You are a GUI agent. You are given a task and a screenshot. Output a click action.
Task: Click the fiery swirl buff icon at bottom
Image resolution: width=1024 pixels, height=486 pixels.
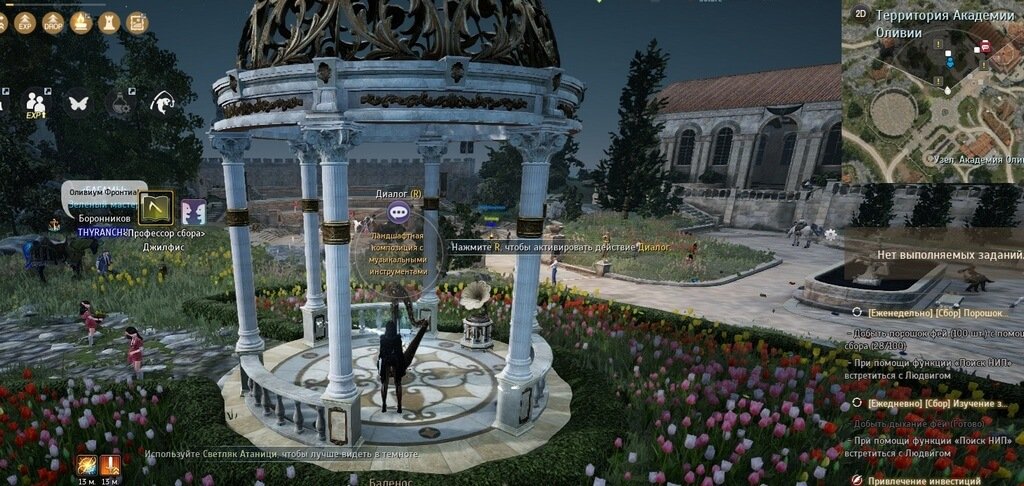[x=86, y=465]
